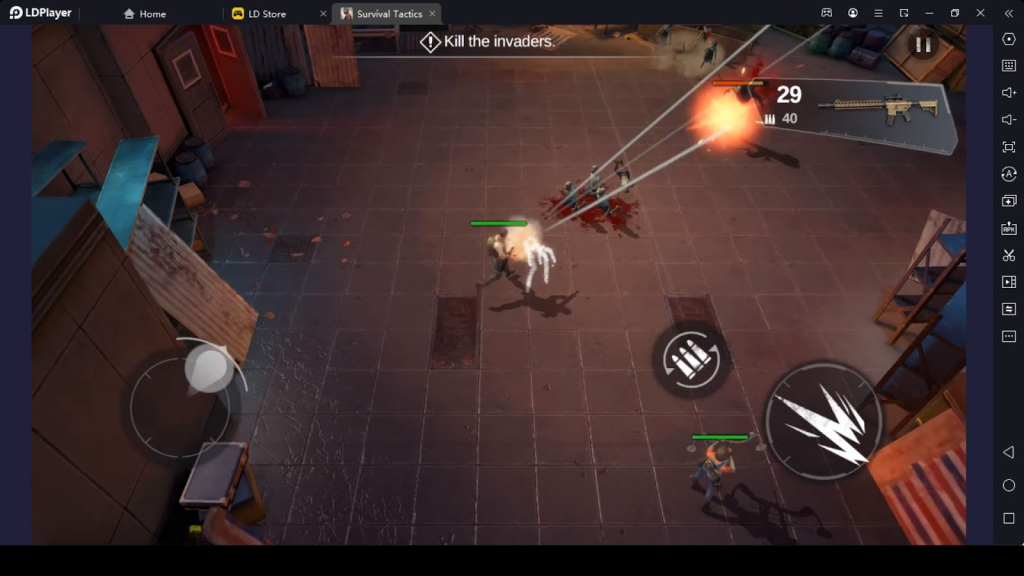Pause the game with the pause button

[x=922, y=45]
